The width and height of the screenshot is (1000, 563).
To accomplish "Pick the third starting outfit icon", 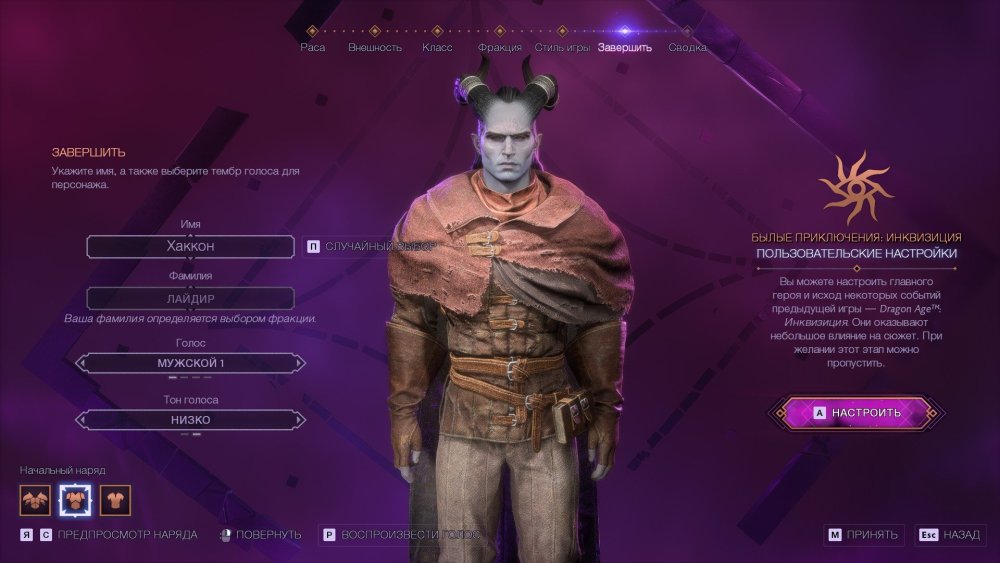I will (x=115, y=498).
